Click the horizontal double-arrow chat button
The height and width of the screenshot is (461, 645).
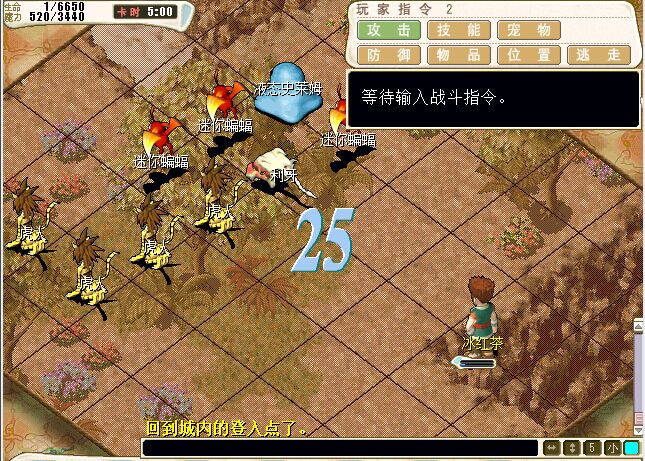(552, 448)
